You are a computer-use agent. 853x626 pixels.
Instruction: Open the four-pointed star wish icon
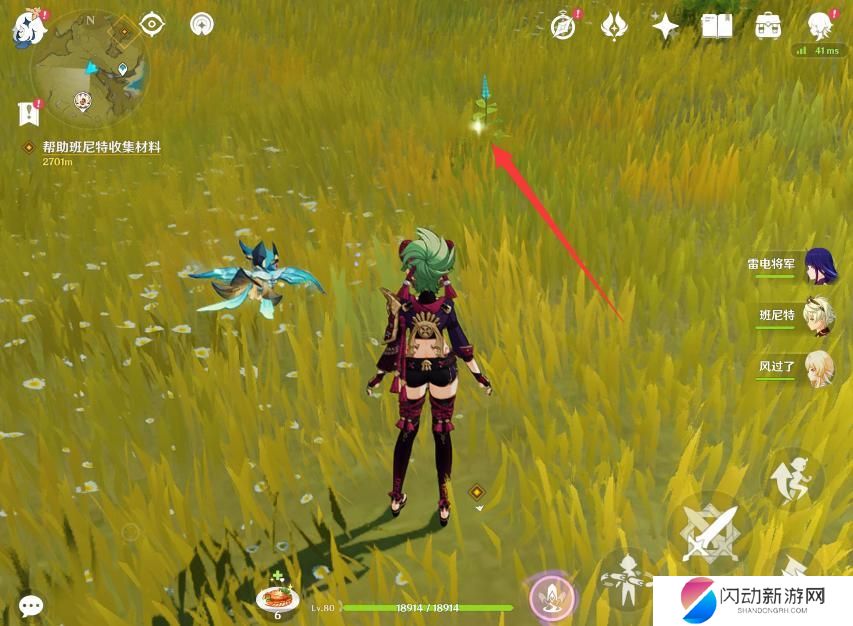[x=665, y=26]
